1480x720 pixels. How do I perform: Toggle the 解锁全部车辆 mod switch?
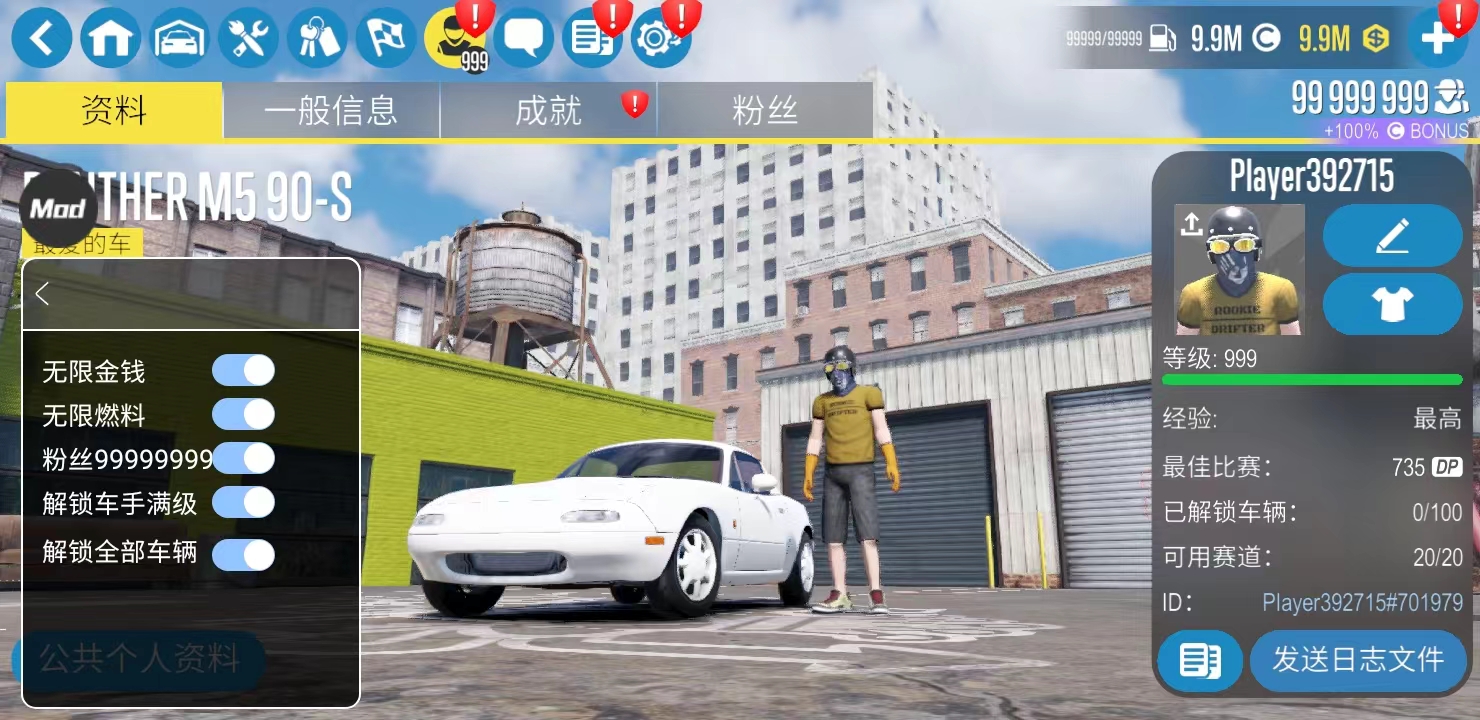243,554
